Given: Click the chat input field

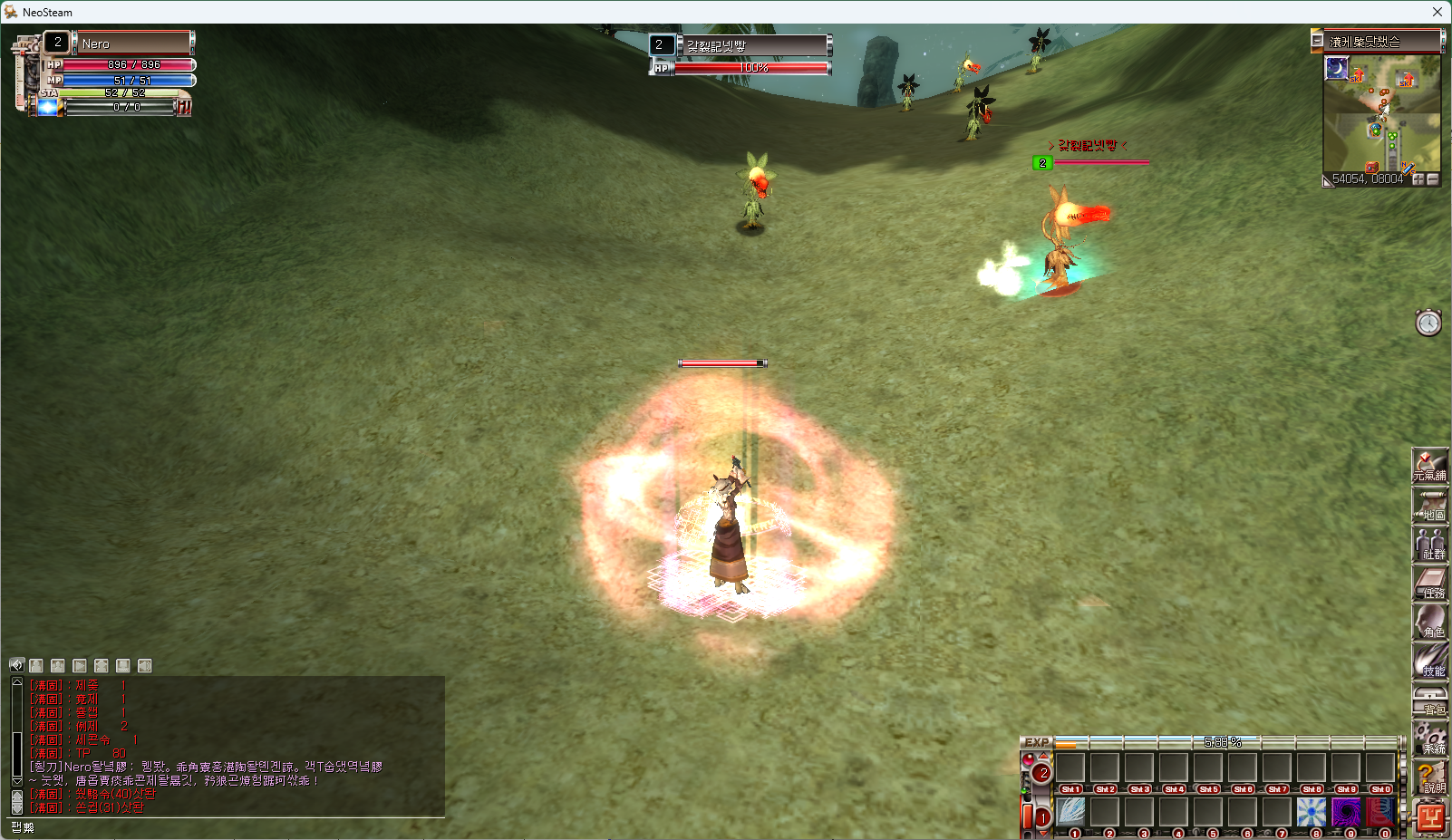Looking at the screenshot, I should tap(227, 826).
